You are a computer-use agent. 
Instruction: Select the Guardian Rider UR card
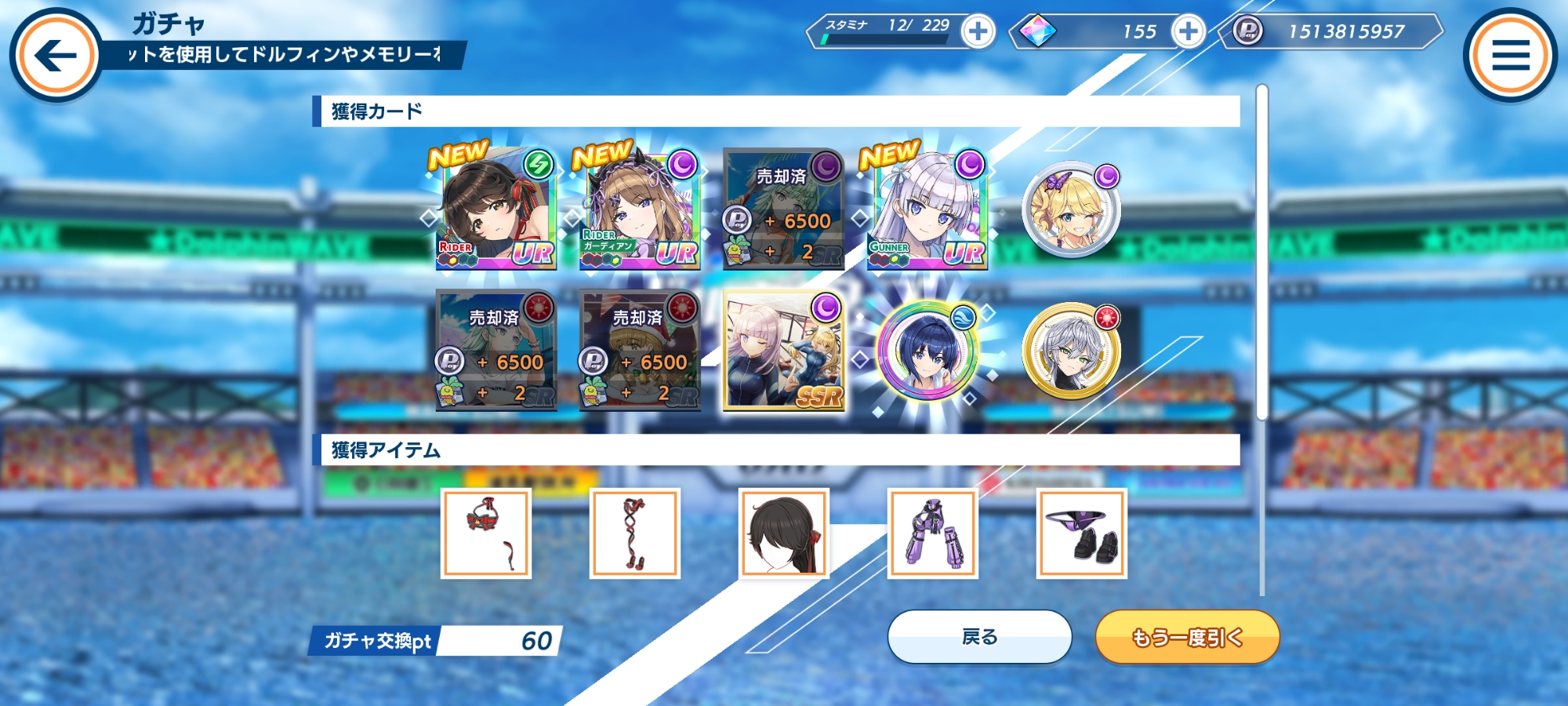pos(639,209)
